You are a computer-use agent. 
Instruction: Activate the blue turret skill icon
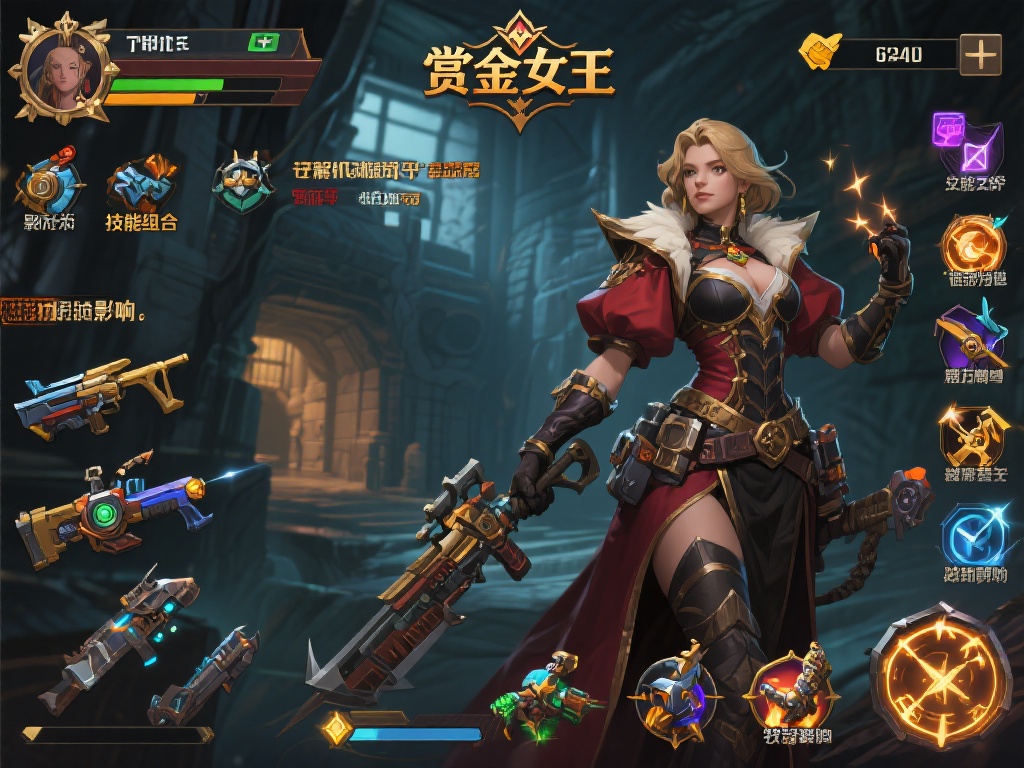point(674,692)
